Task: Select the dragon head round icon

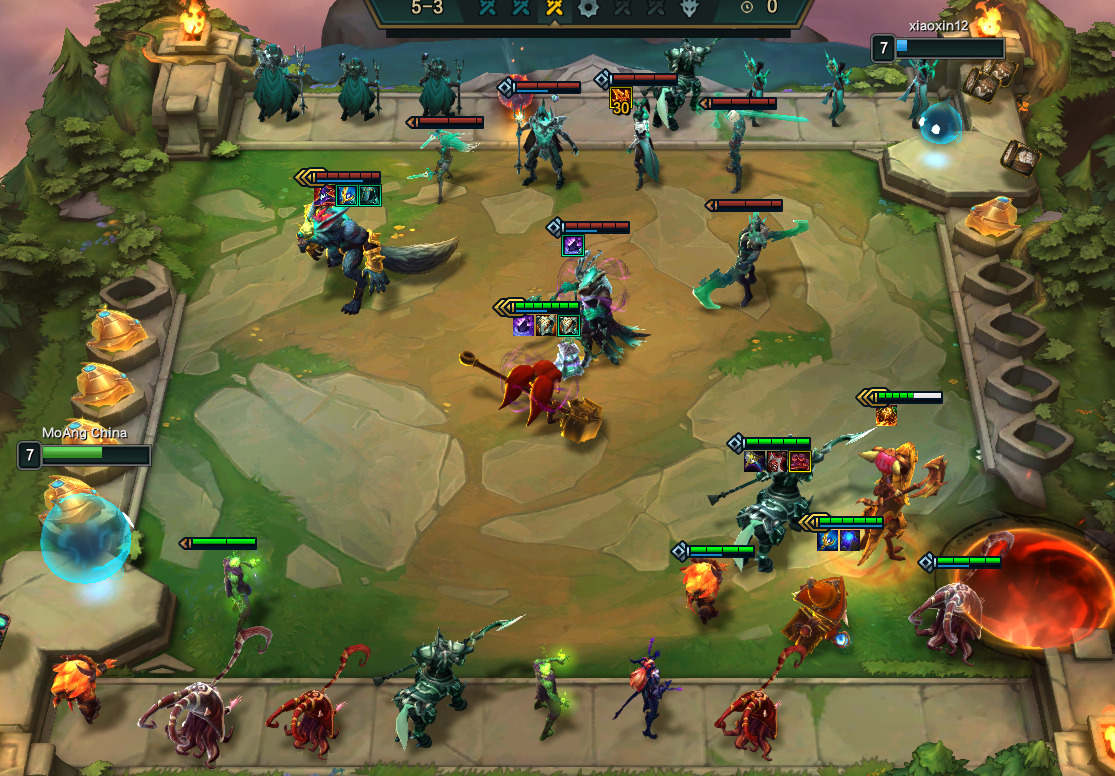Action: click(689, 8)
